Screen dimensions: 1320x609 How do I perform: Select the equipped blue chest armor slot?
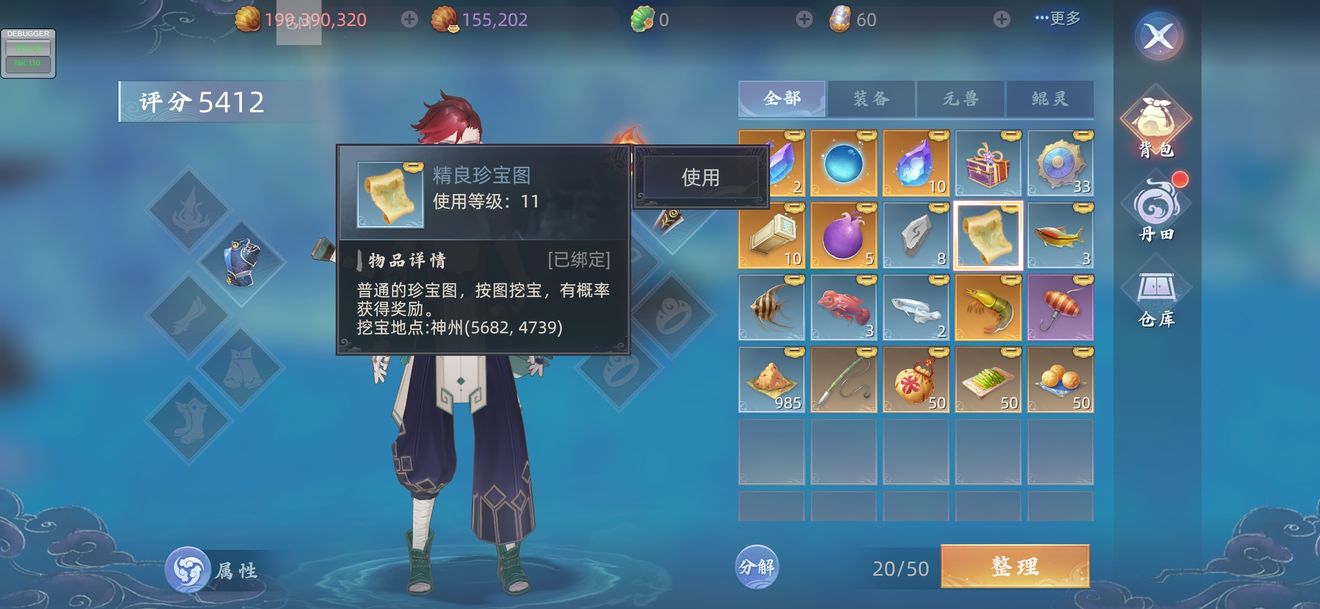241,263
